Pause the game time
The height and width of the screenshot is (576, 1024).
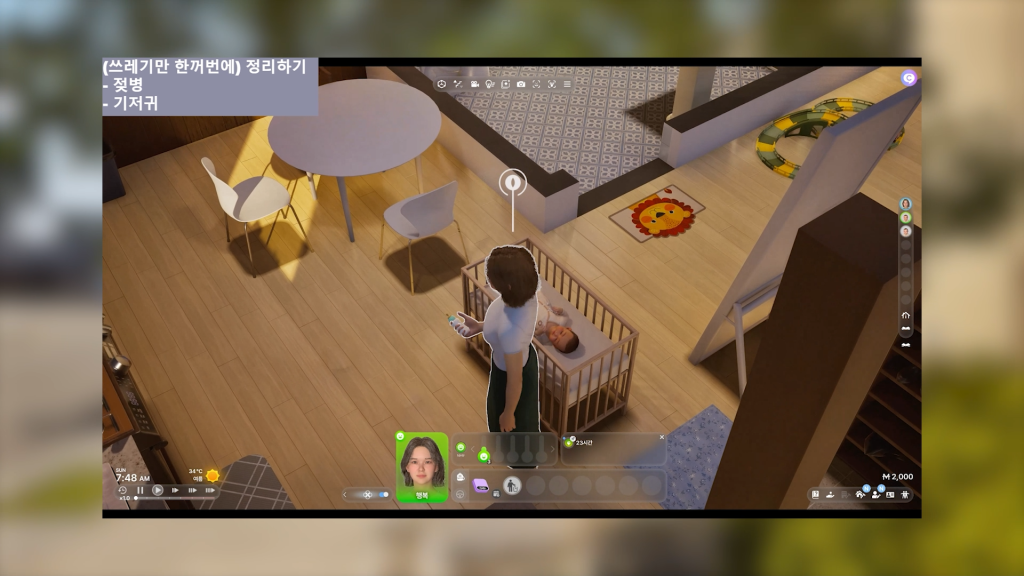click(x=140, y=490)
